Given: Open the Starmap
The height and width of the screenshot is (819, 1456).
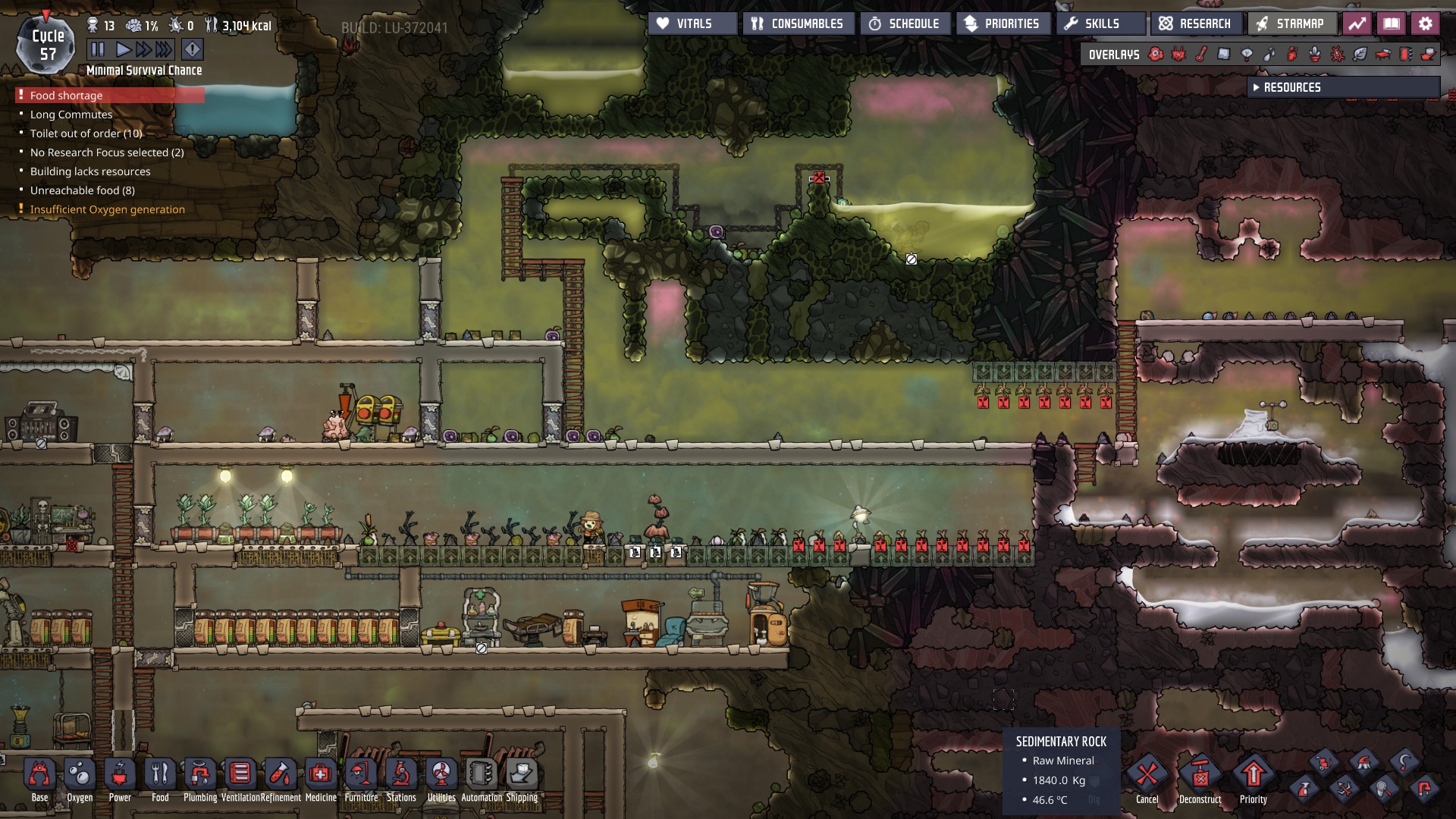Looking at the screenshot, I should coord(1291,24).
